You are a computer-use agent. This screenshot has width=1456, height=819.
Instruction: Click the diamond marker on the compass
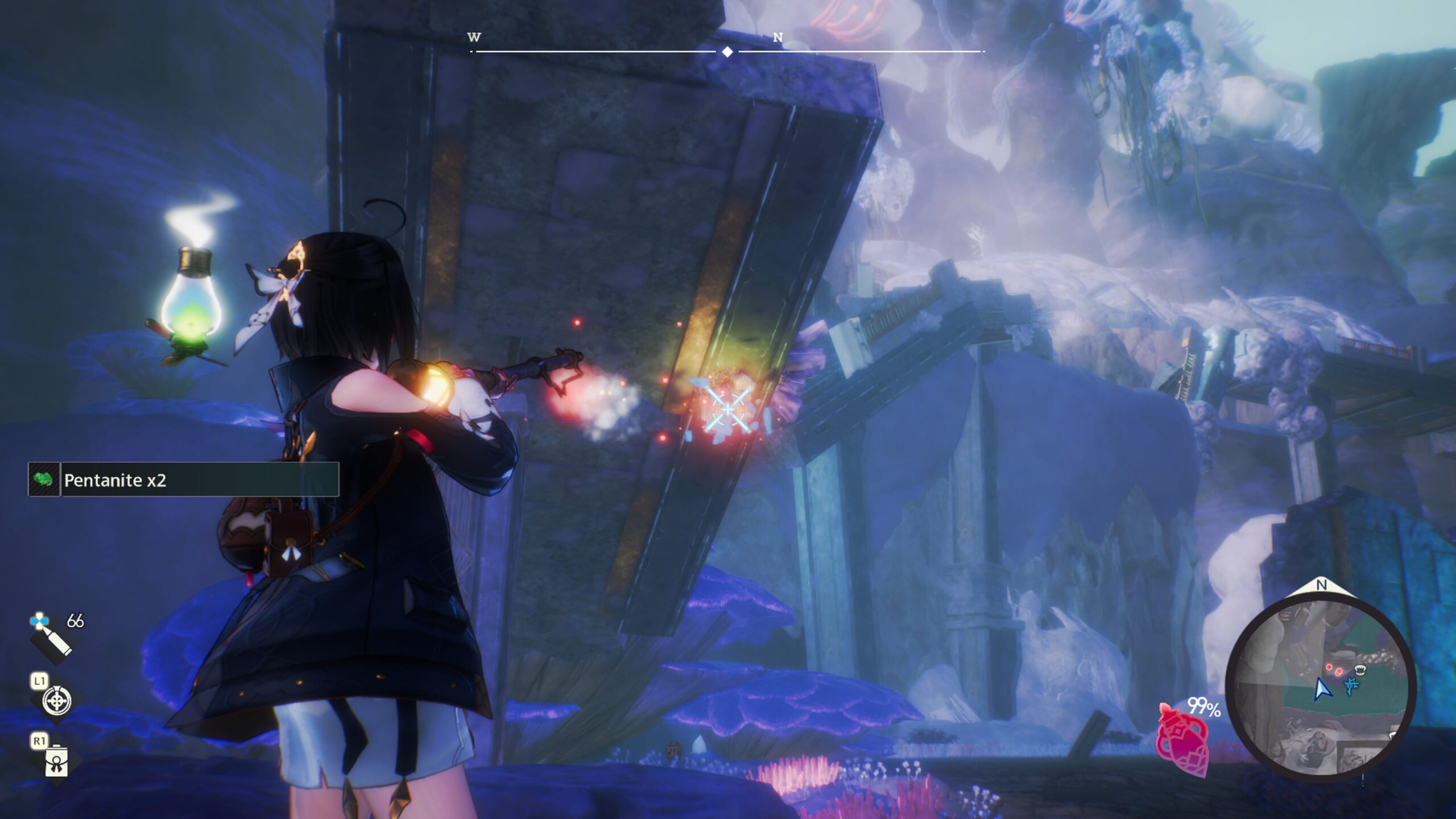(x=727, y=52)
